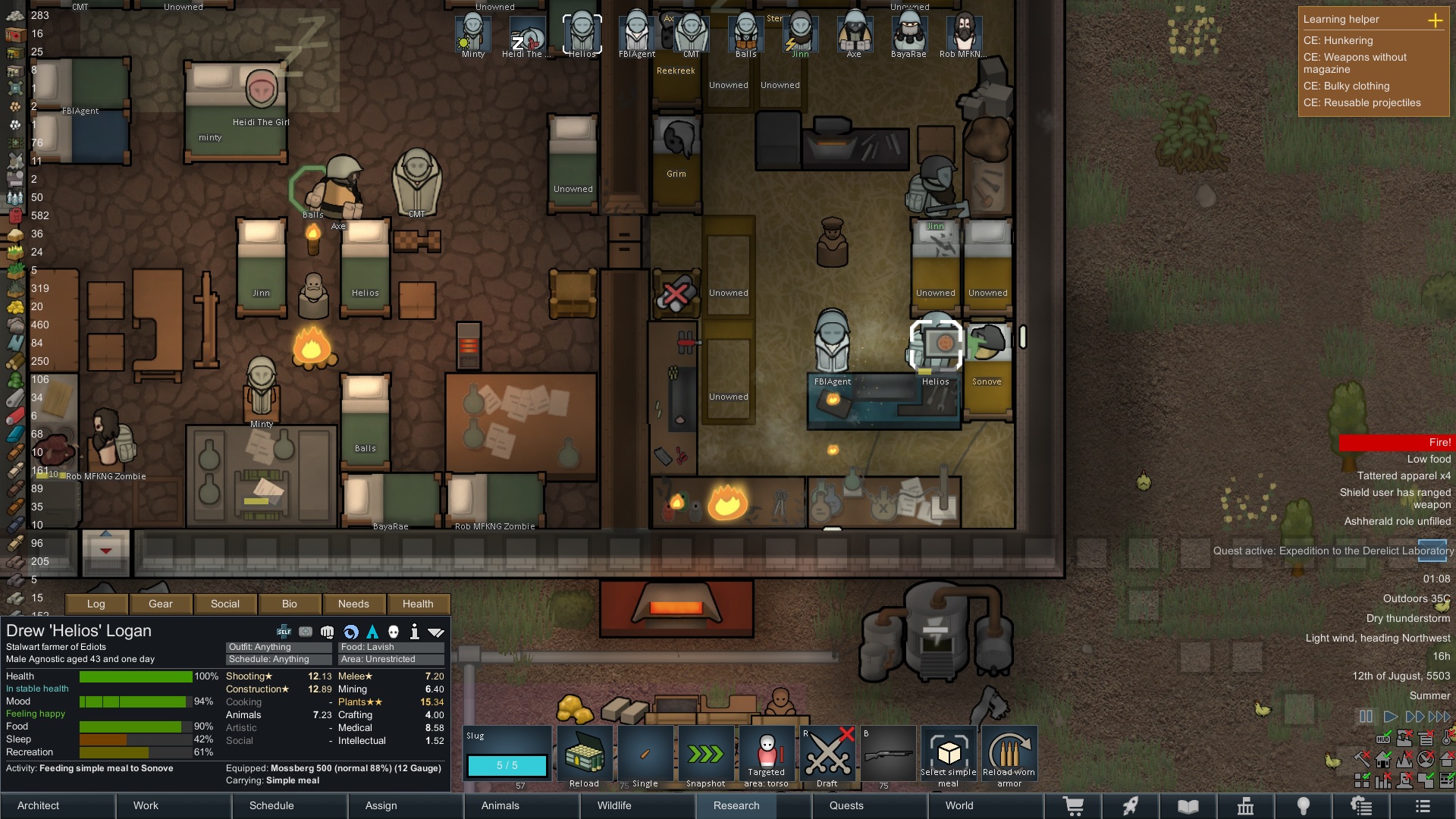Open the Schedule menu

click(x=271, y=805)
